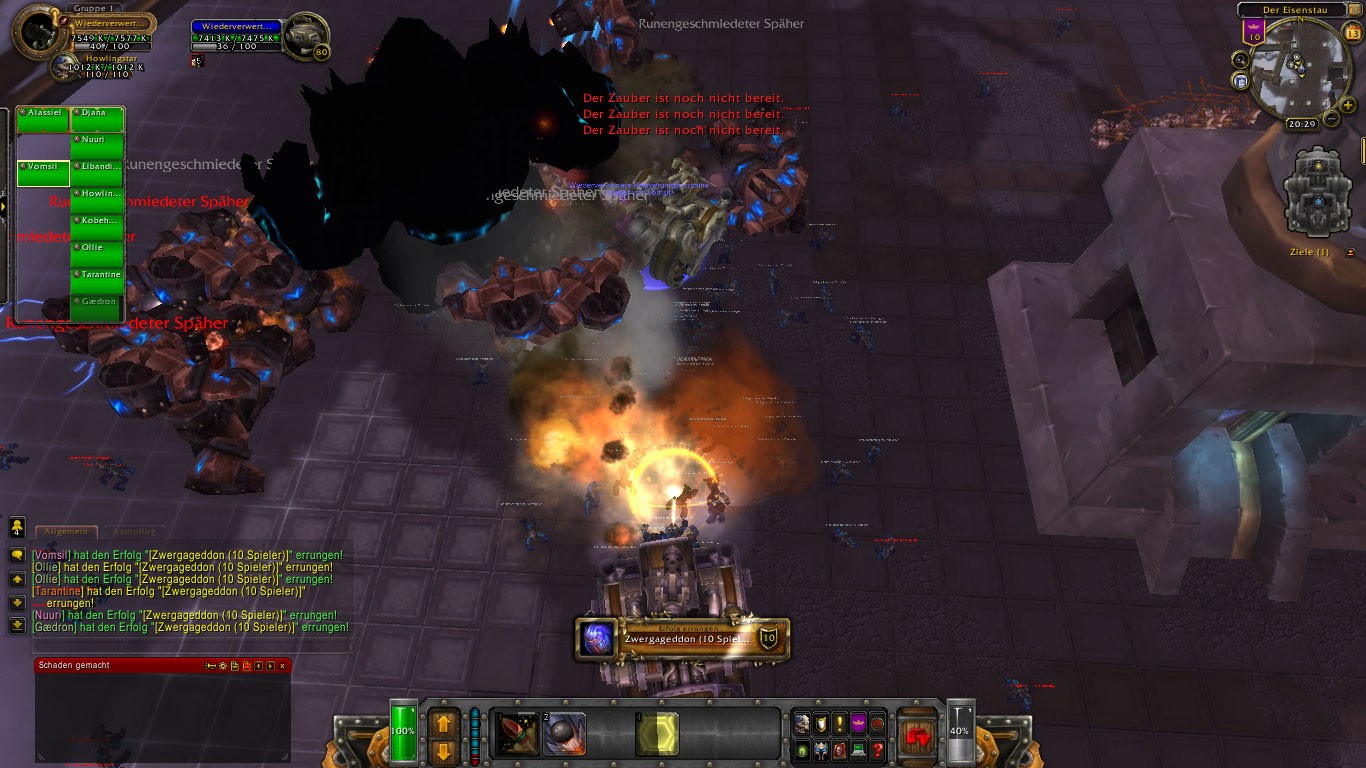Zoom out the minimap with the minus button
Viewport: 1366px width, 768px height.
[x=1331, y=119]
